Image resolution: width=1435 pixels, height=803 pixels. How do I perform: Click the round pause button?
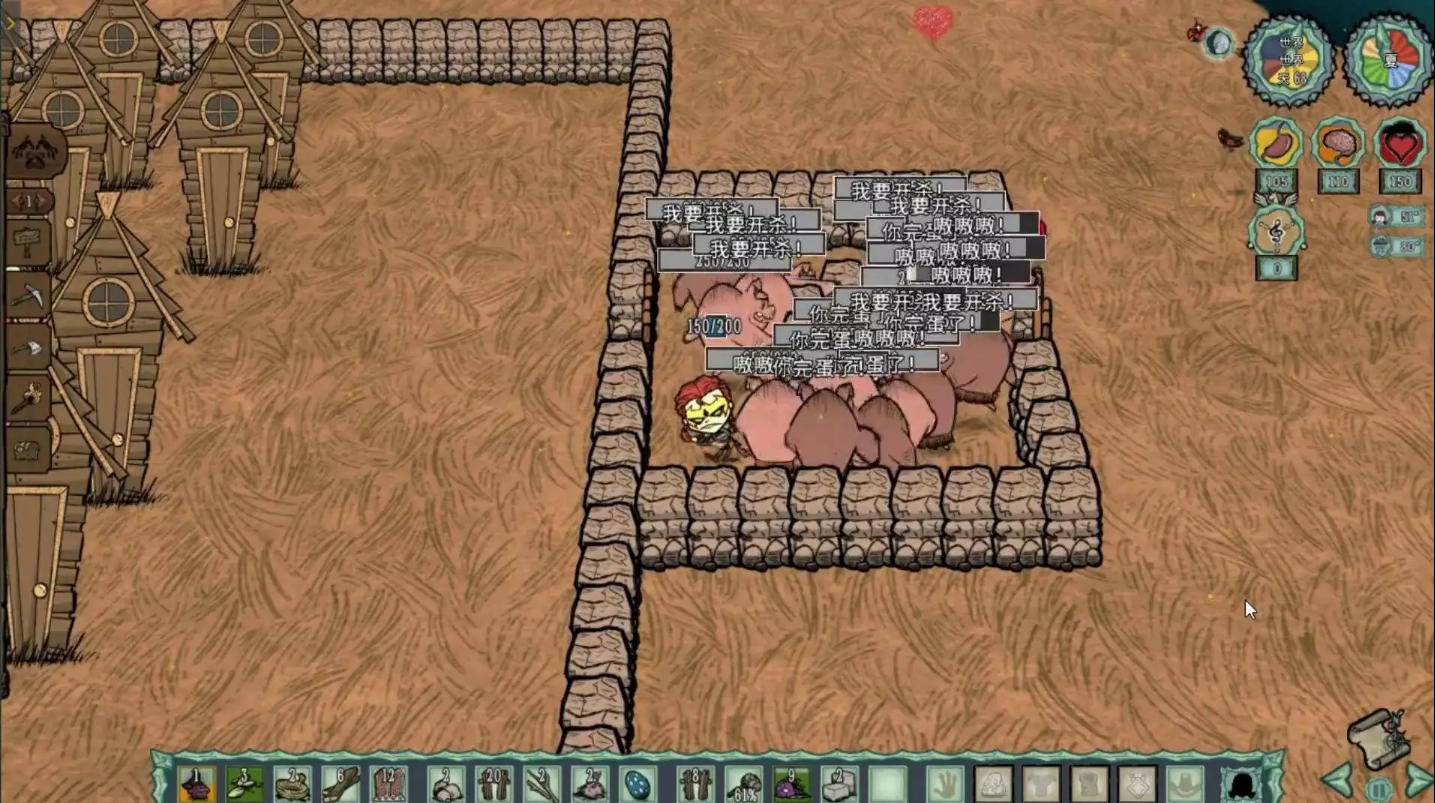tap(1378, 790)
